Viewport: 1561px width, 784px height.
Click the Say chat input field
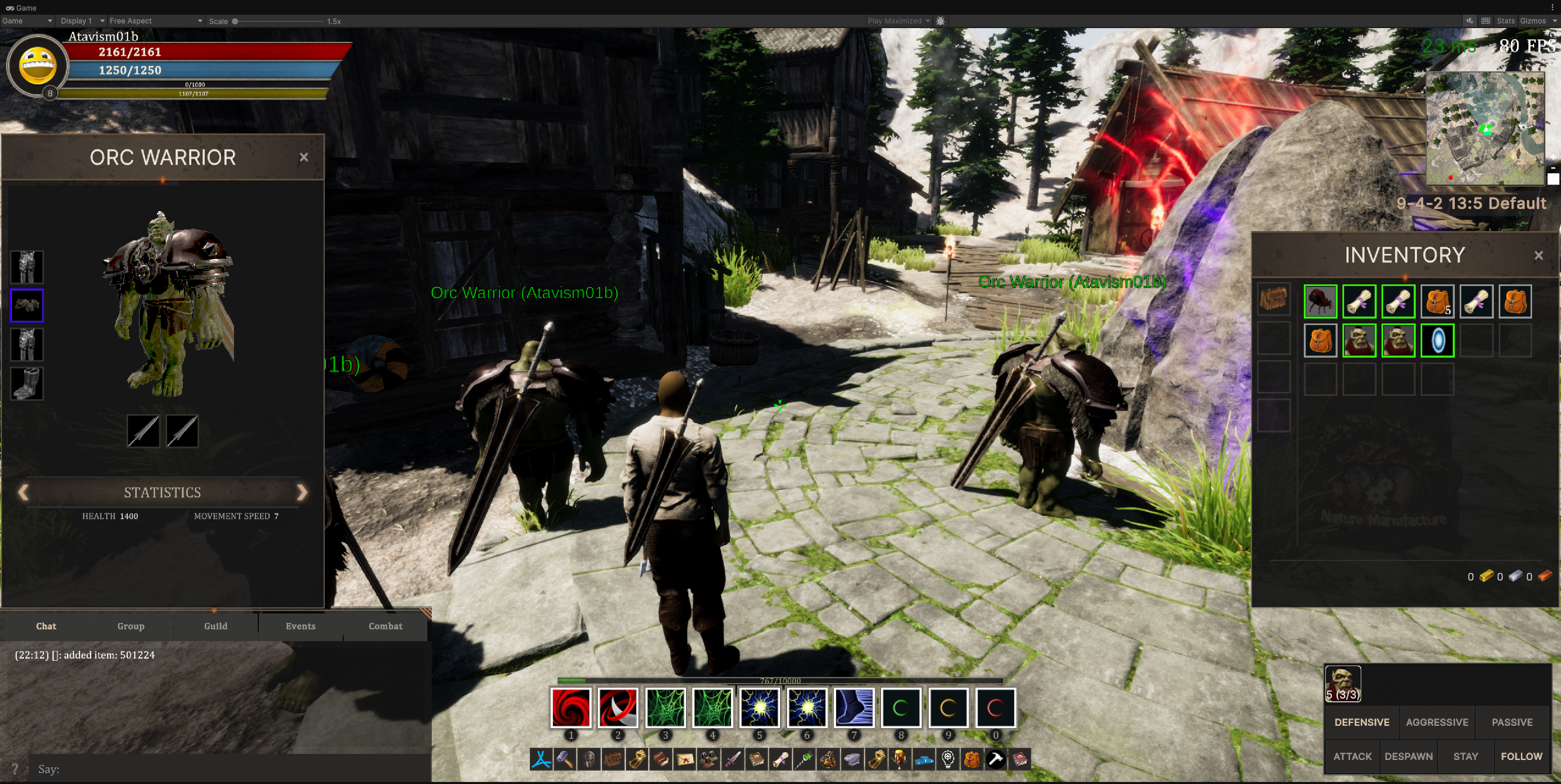[x=230, y=769]
